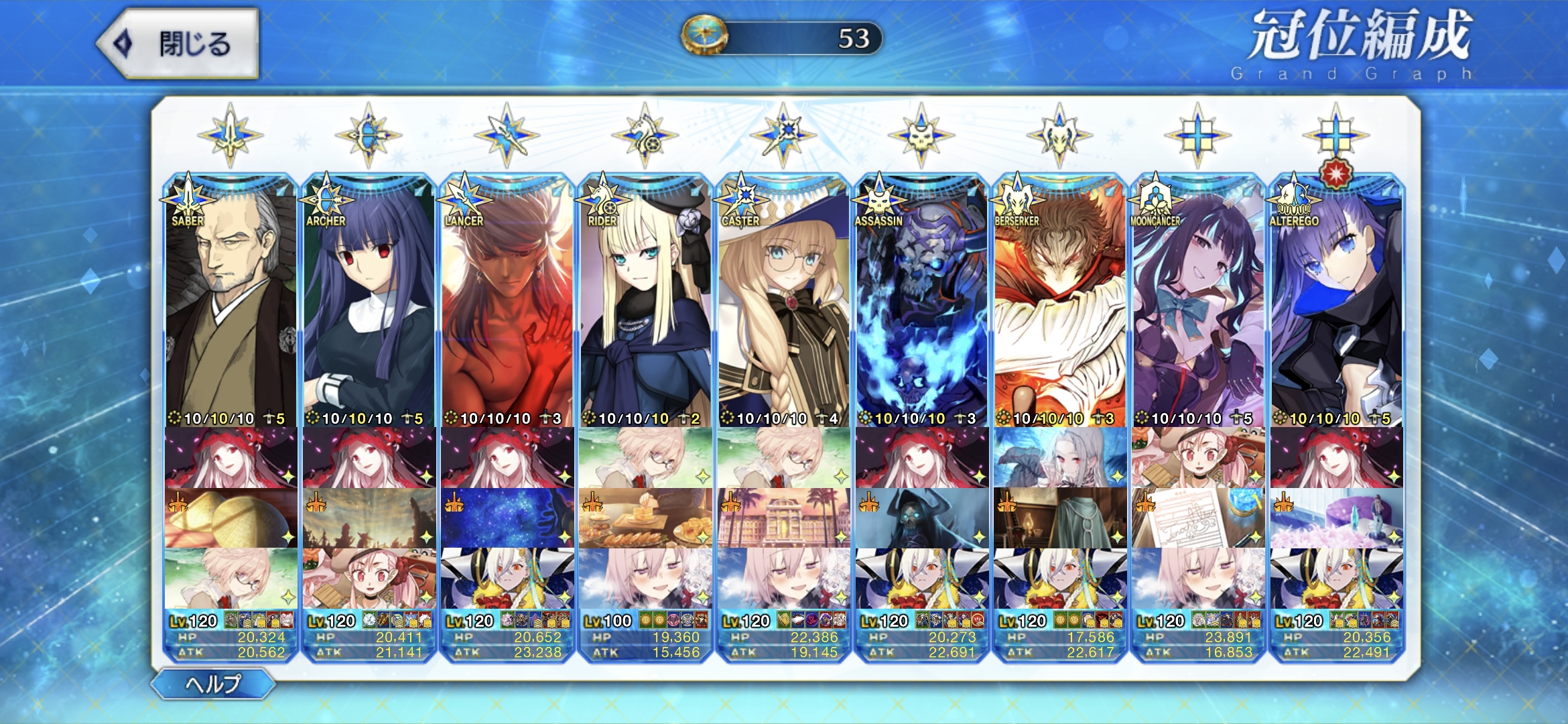Click the Saber class star emblem
Screen dimensions: 1568x724
(231, 135)
